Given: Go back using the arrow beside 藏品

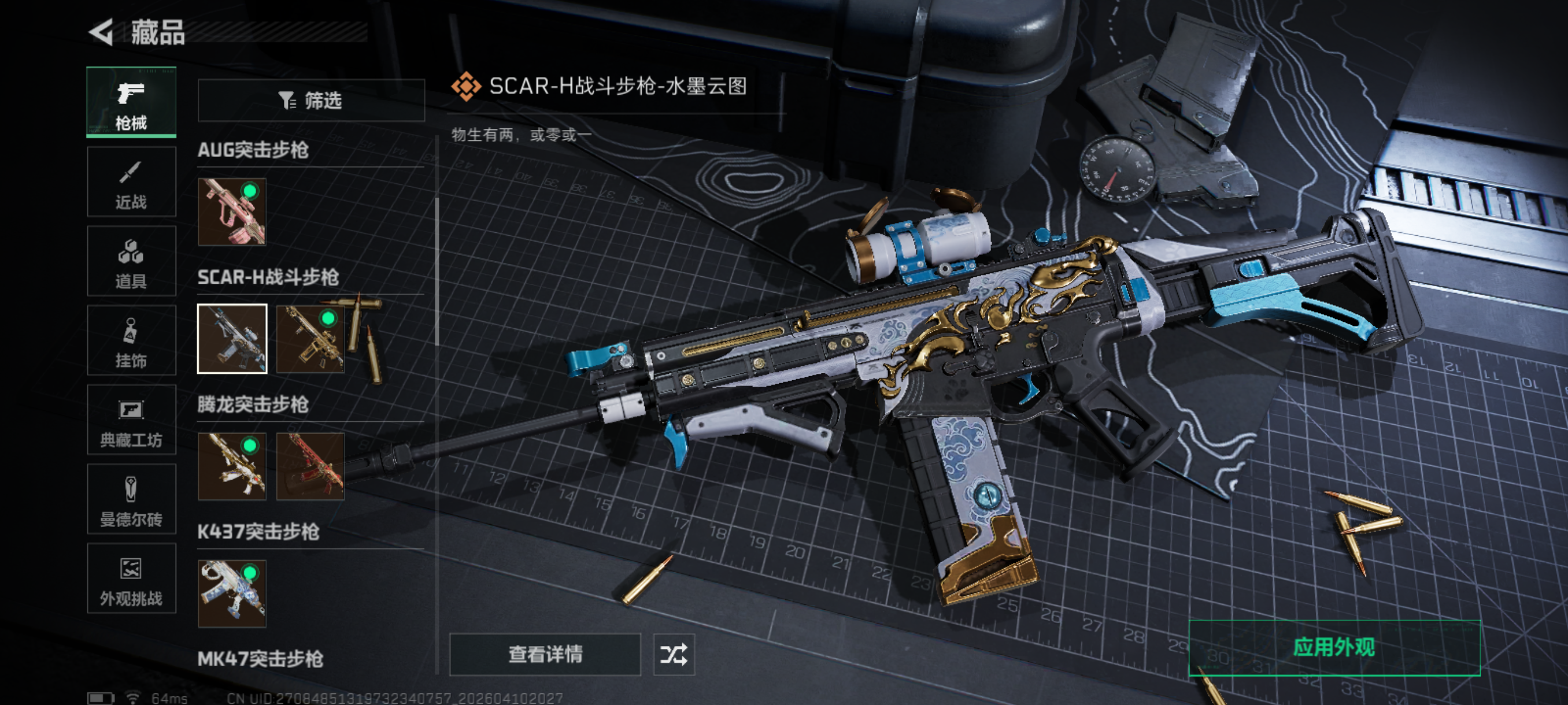Looking at the screenshot, I should (x=102, y=32).
